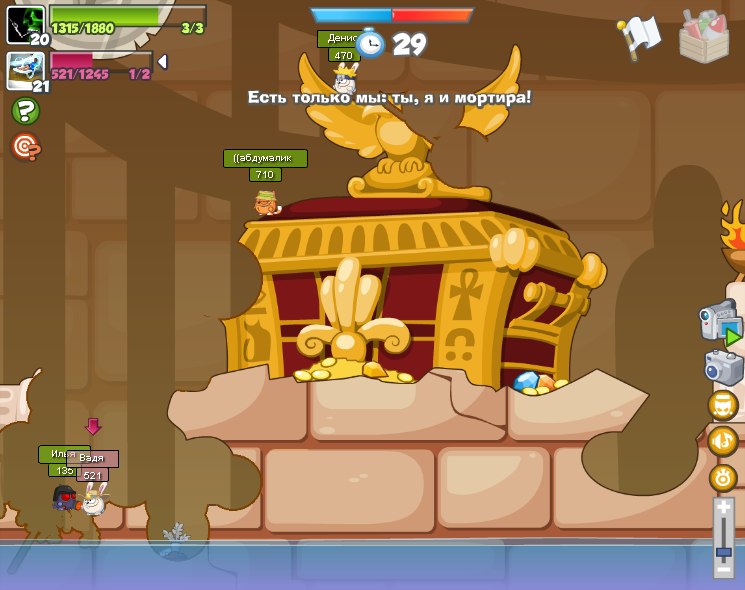Select the green skull team avatar
Viewport: 745px width, 590px height.
click(24, 24)
